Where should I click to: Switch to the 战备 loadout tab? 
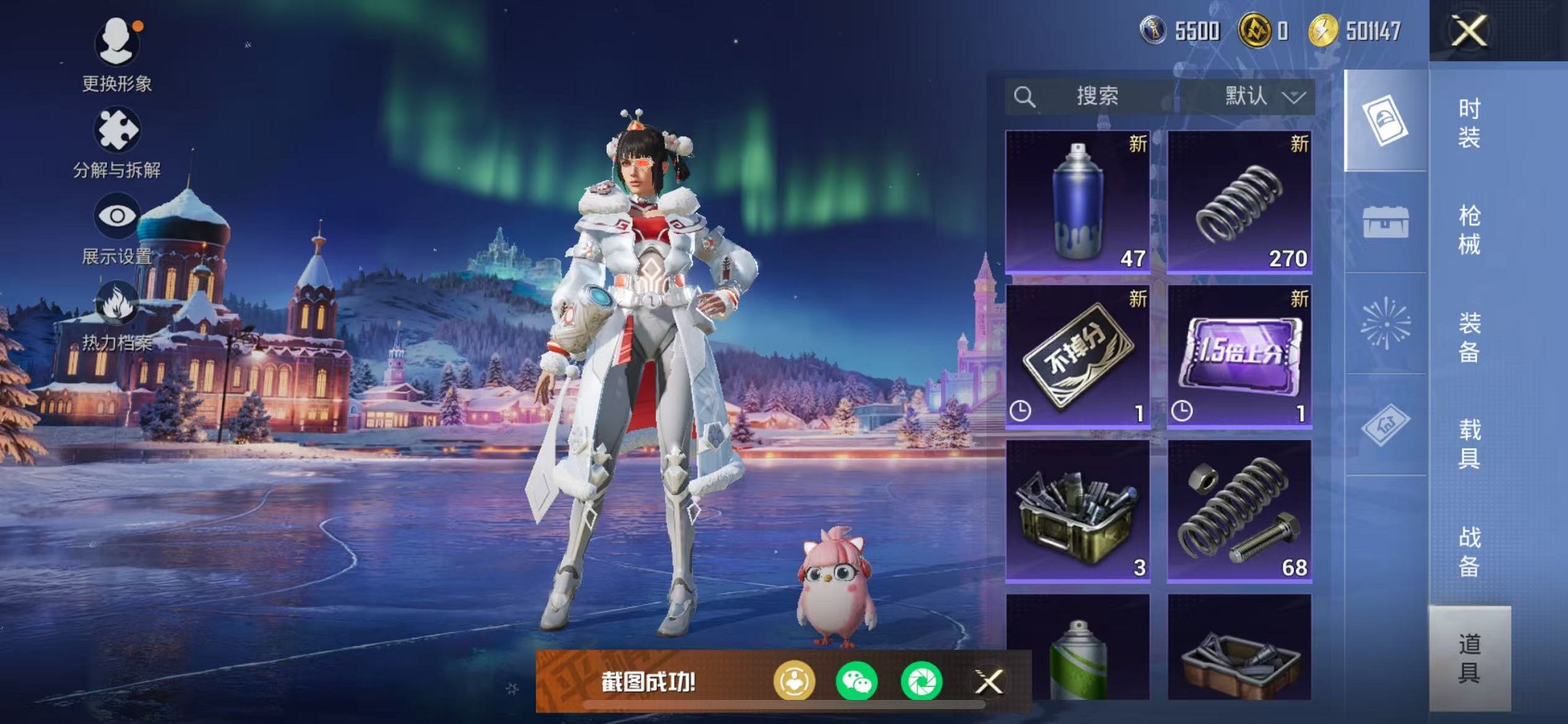coord(1469,551)
